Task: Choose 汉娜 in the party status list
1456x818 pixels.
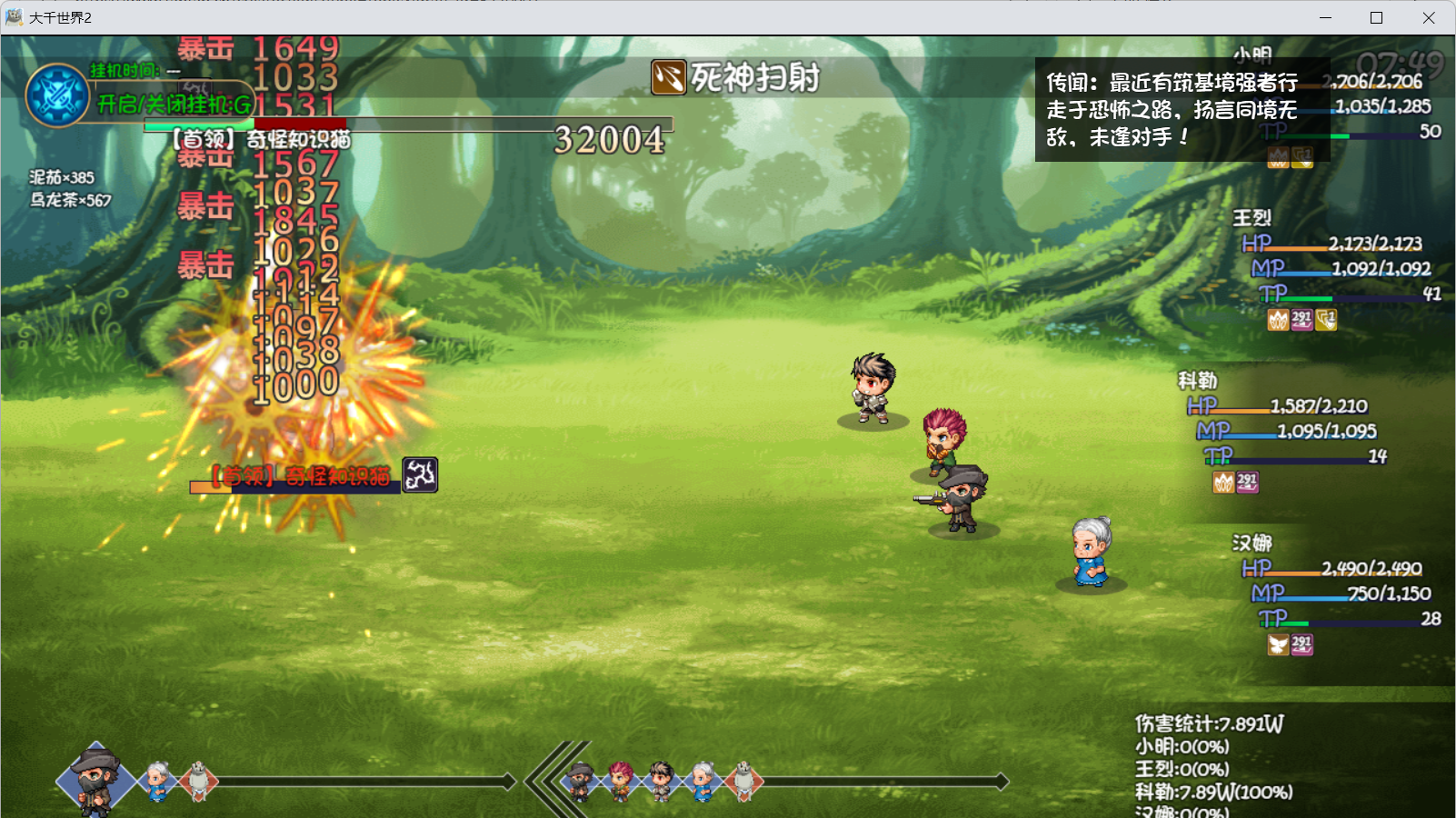Action: point(1252,544)
